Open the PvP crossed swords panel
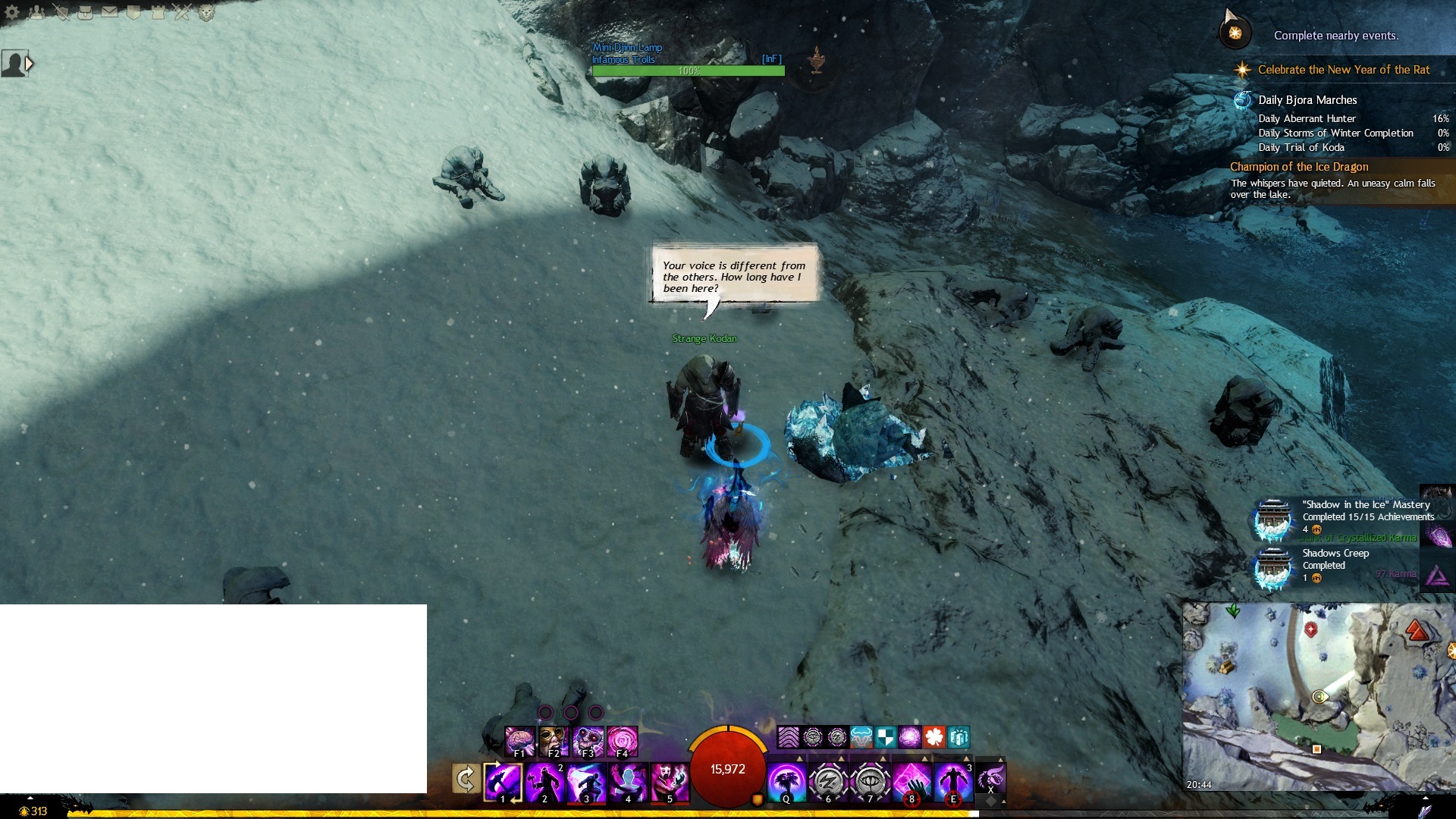The image size is (1456, 819). point(182,11)
